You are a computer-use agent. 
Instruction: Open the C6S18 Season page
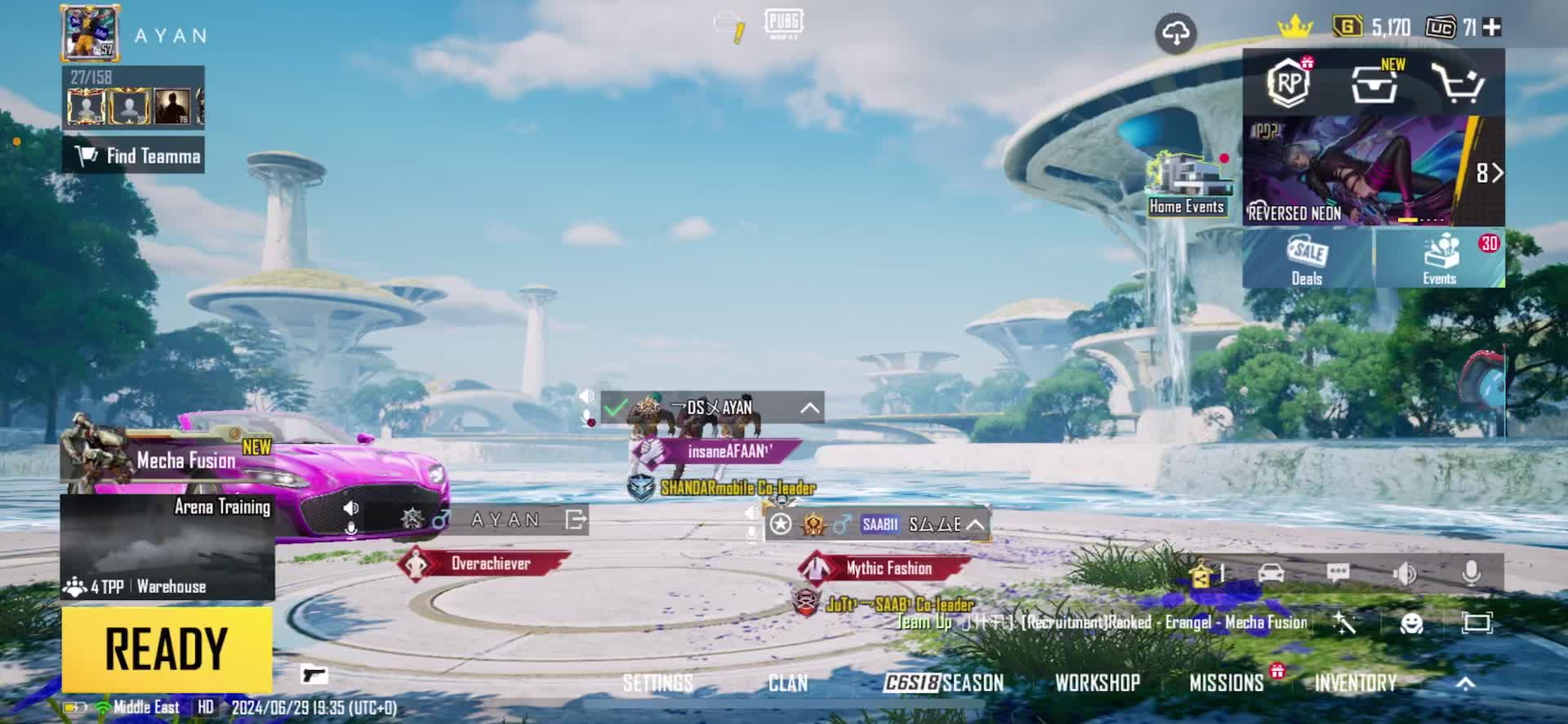(944, 683)
